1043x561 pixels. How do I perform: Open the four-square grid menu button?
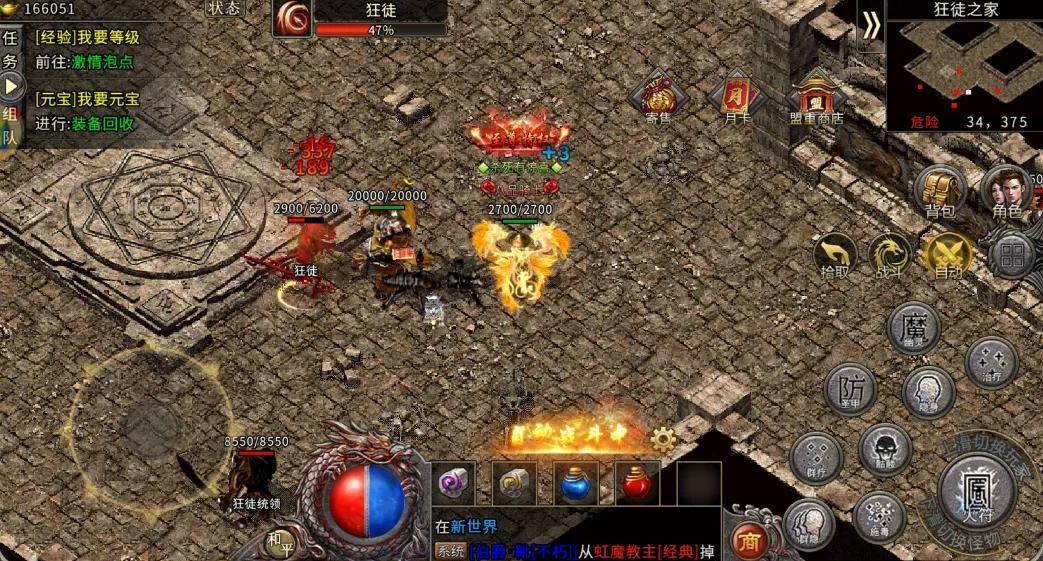point(1011,255)
